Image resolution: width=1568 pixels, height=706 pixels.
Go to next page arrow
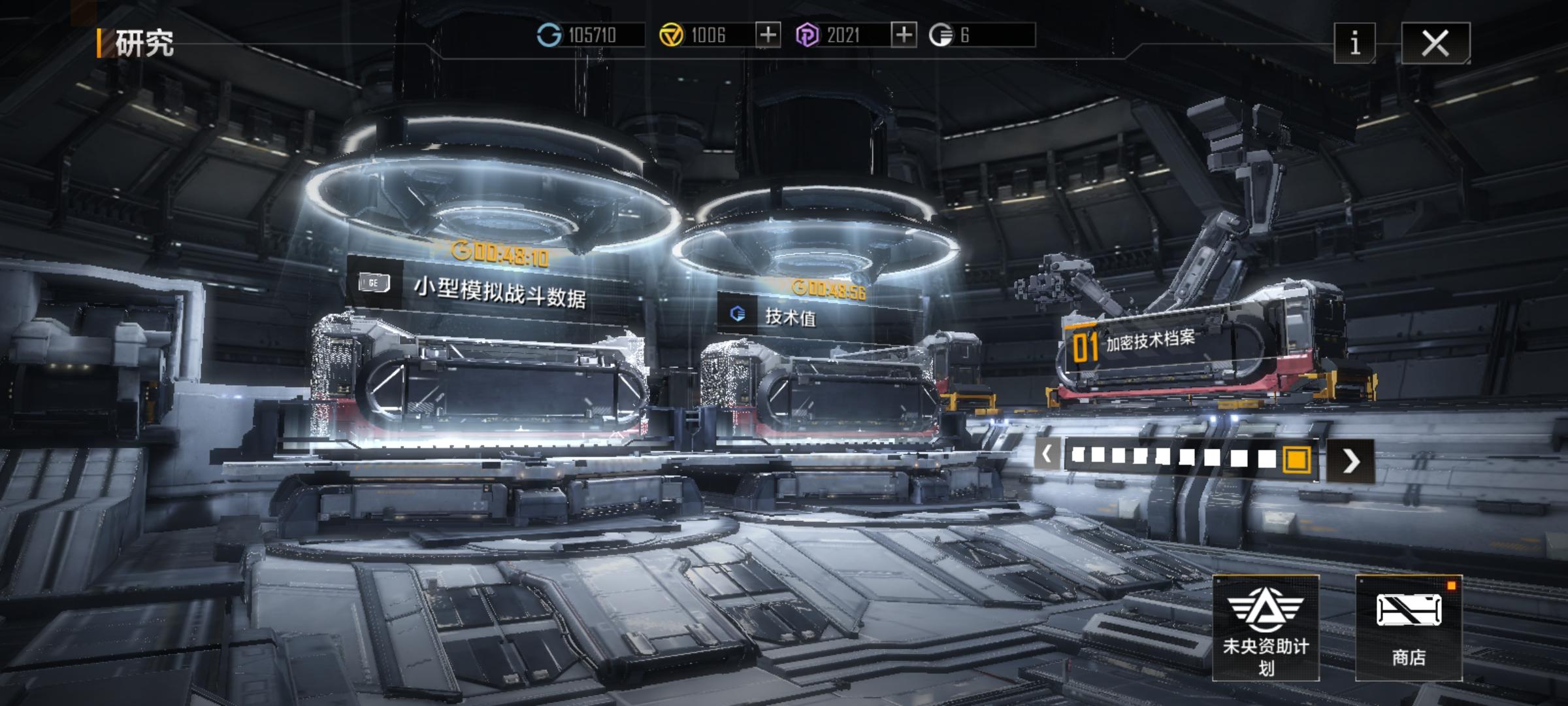coord(1350,461)
